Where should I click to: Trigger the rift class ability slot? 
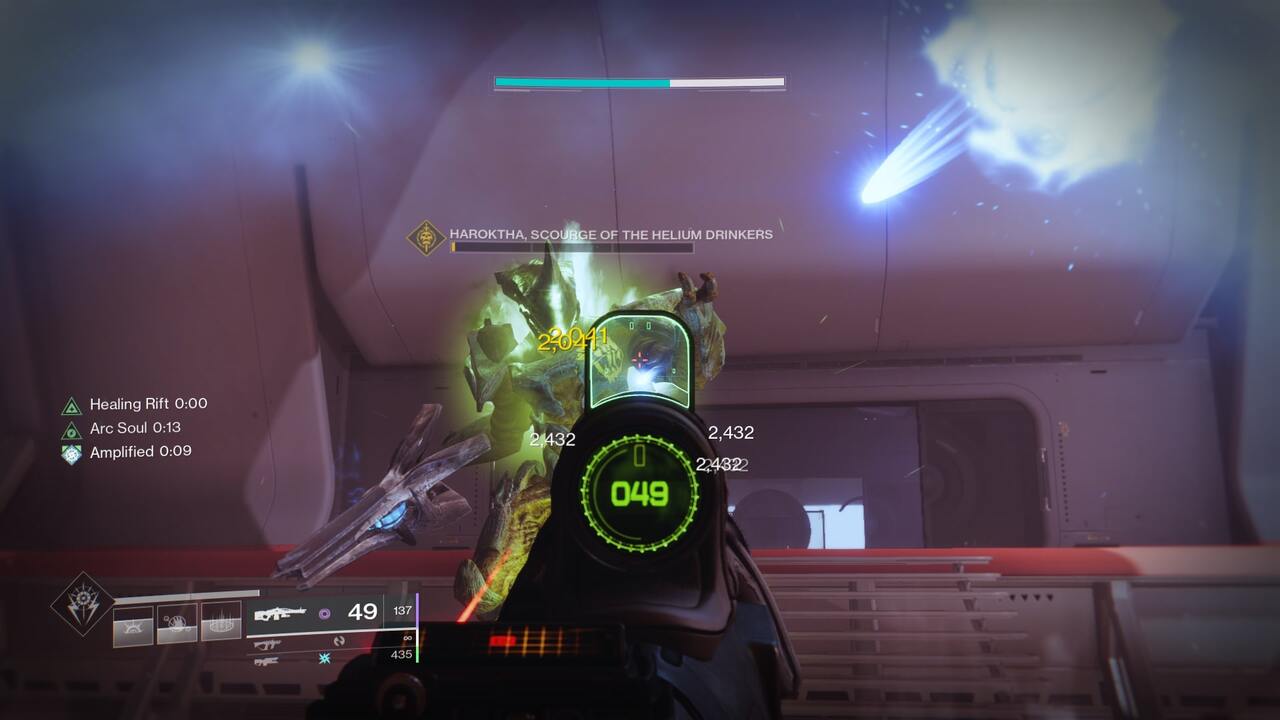click(x=221, y=622)
